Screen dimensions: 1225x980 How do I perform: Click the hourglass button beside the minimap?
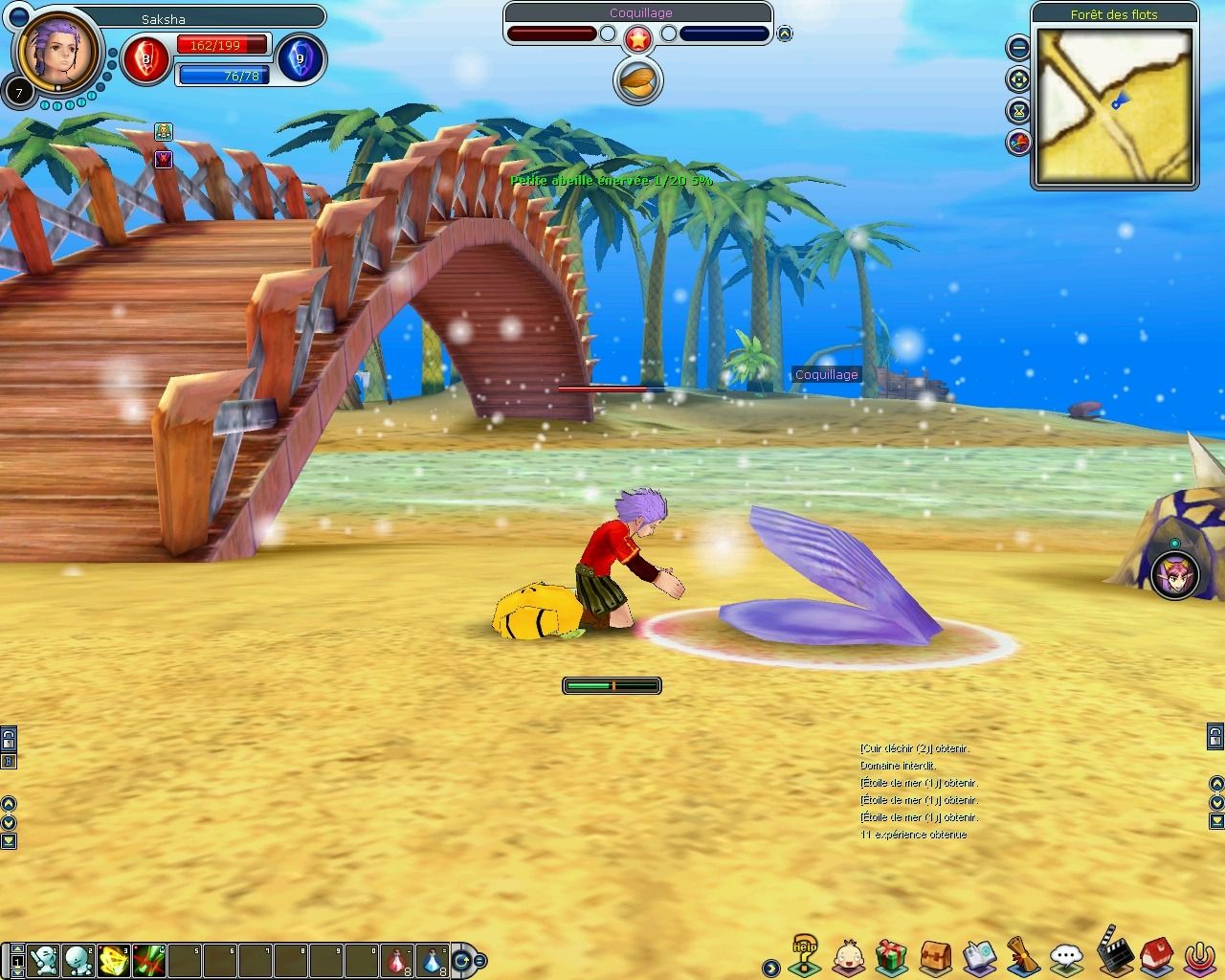pyautogui.click(x=1018, y=111)
